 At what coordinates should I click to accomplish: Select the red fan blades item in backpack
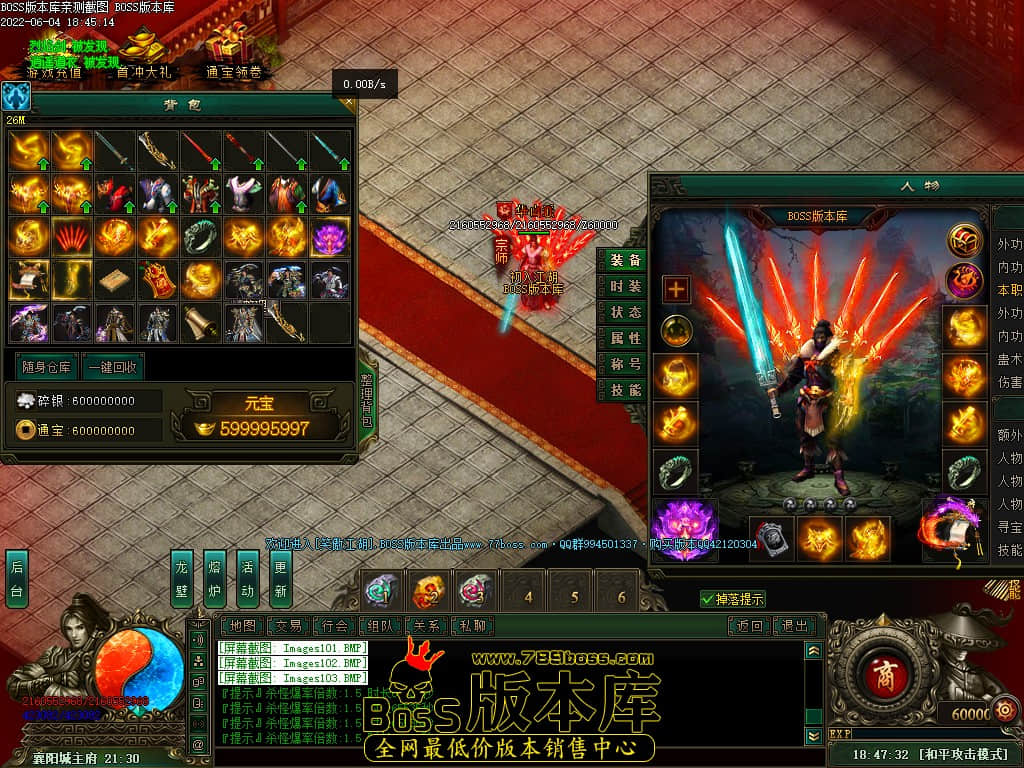point(72,237)
